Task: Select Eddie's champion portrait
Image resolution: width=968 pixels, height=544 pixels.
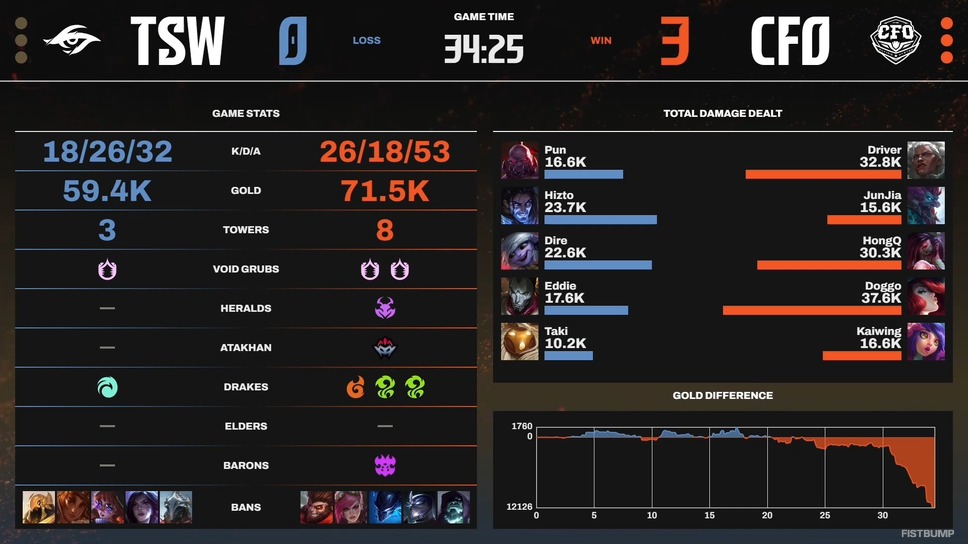Action: (x=520, y=296)
